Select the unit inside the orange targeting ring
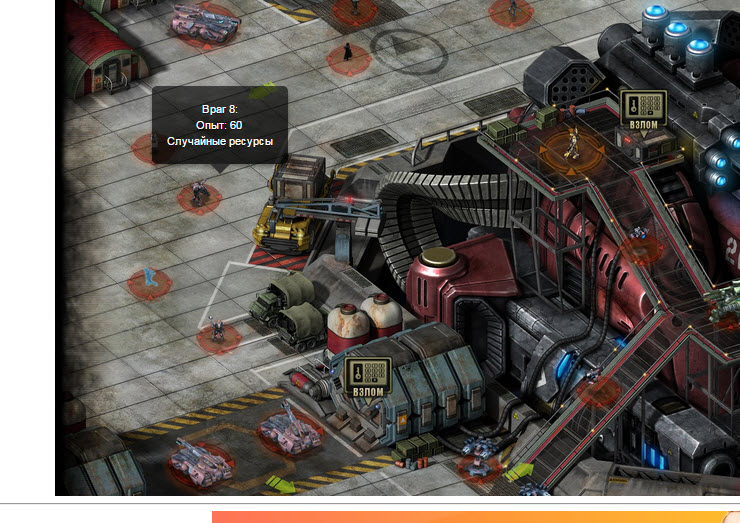Screen dimensions: 740x523 tap(569, 148)
